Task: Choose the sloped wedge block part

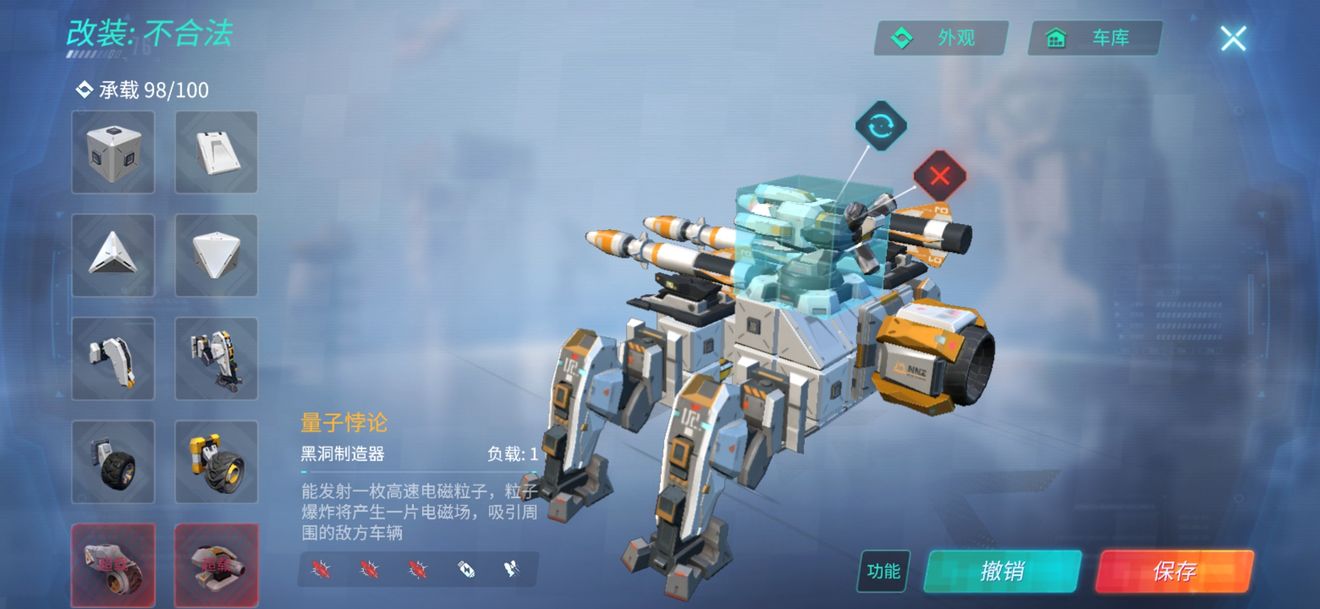Action: pyautogui.click(x=216, y=152)
